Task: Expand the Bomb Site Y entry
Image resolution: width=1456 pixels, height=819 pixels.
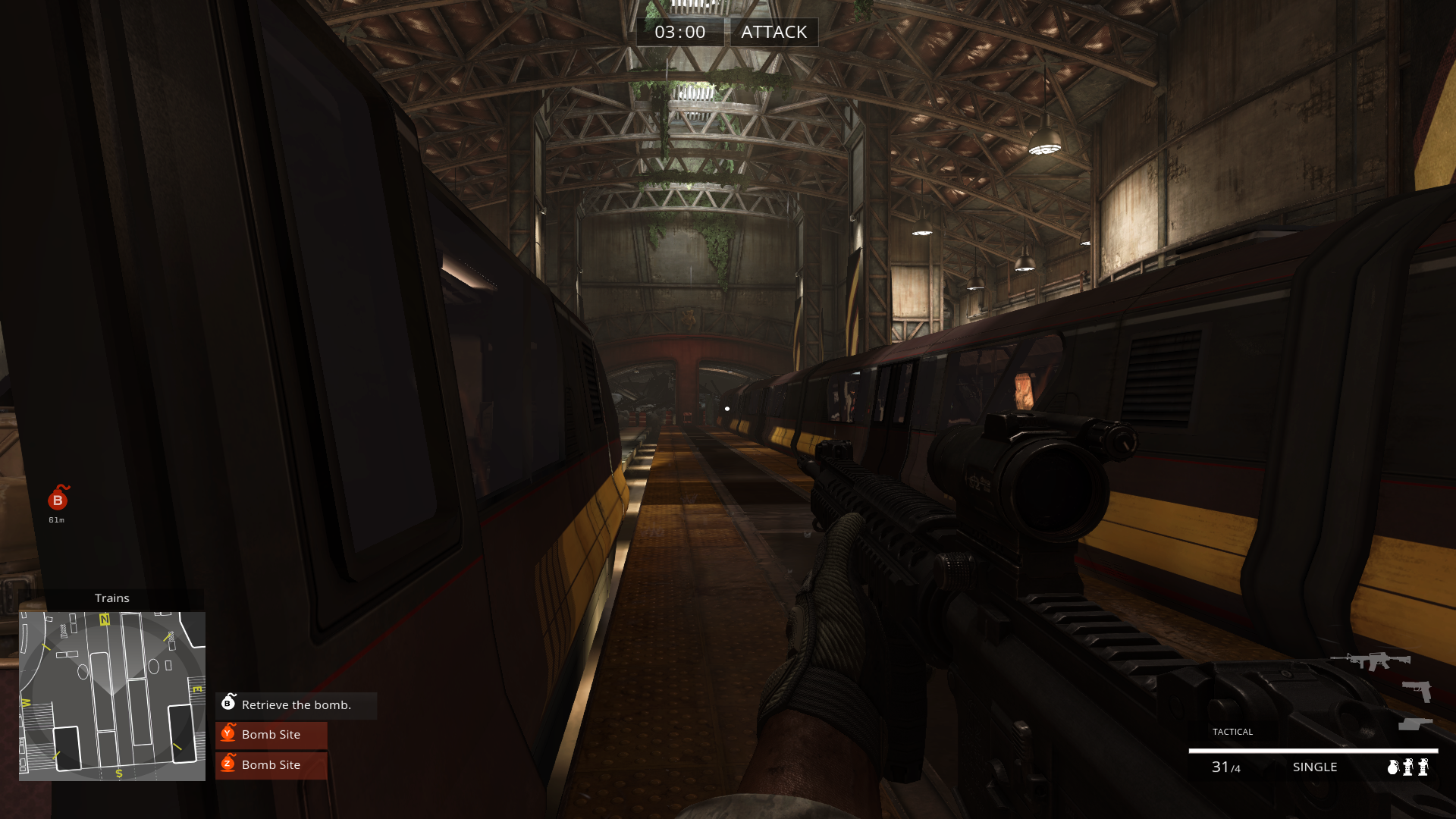Action: (270, 734)
